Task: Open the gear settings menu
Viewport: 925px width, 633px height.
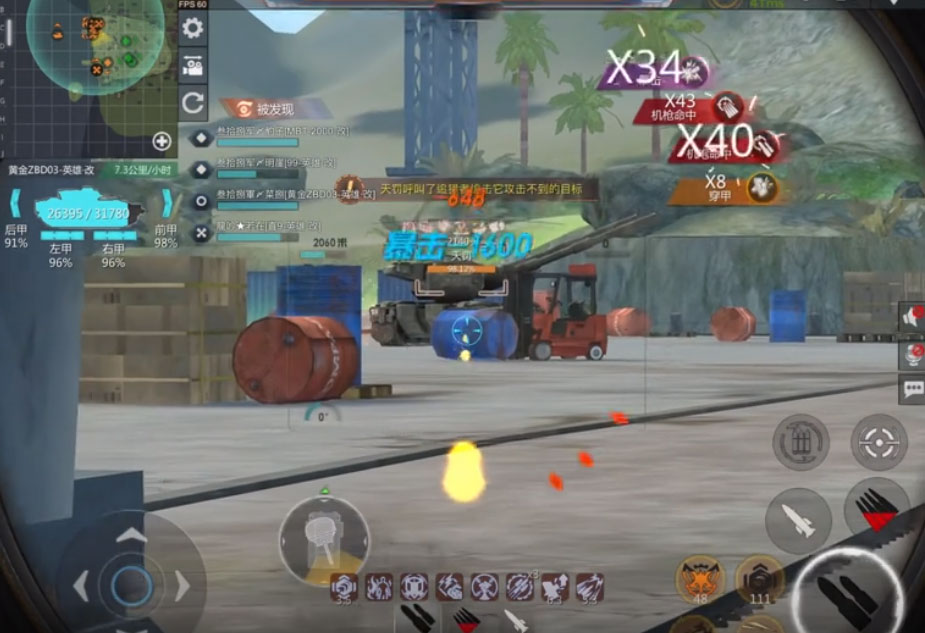Action: (192, 29)
